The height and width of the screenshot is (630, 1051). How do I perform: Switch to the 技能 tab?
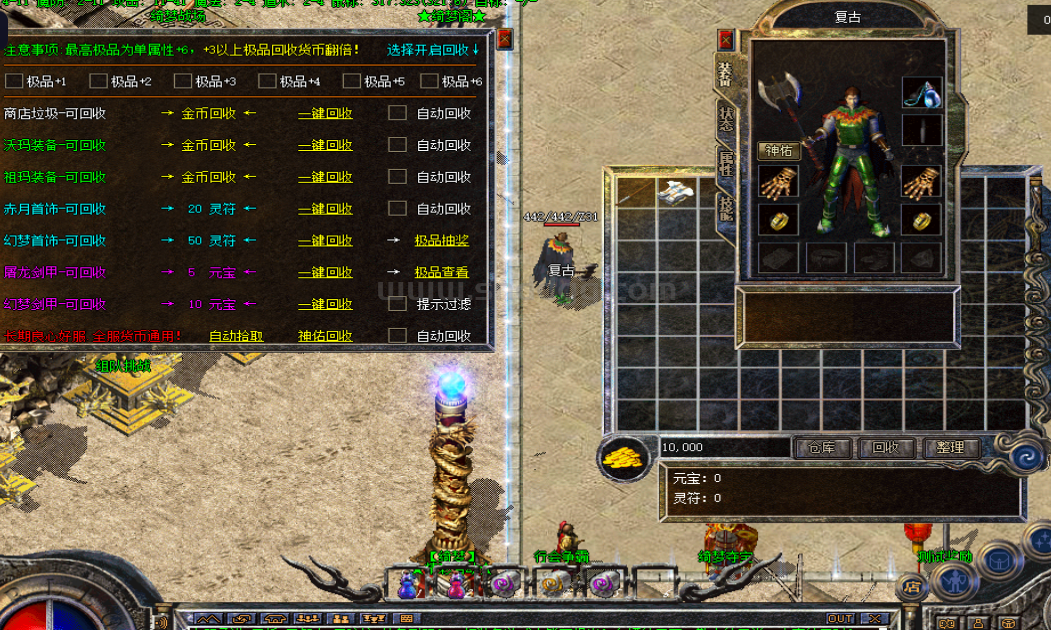pyautogui.click(x=725, y=206)
